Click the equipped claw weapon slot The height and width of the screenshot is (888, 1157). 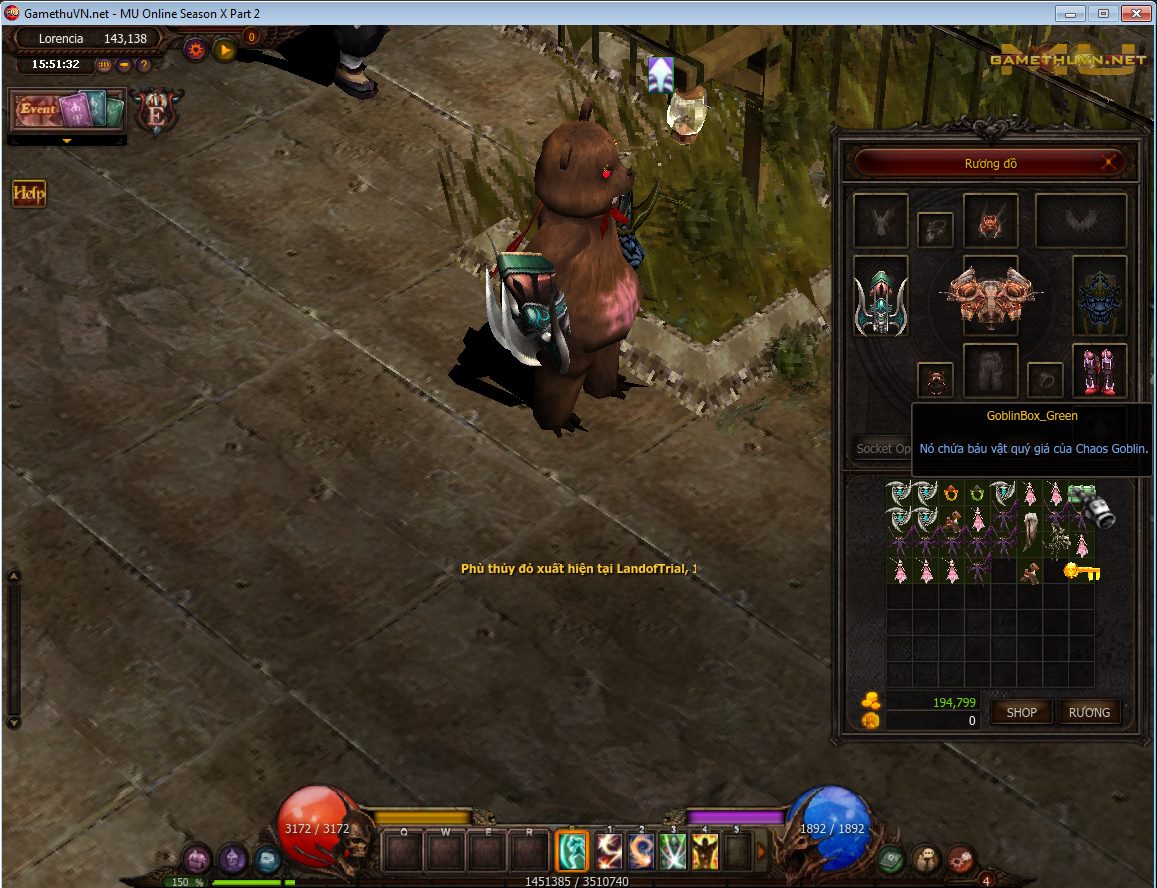tap(881, 296)
